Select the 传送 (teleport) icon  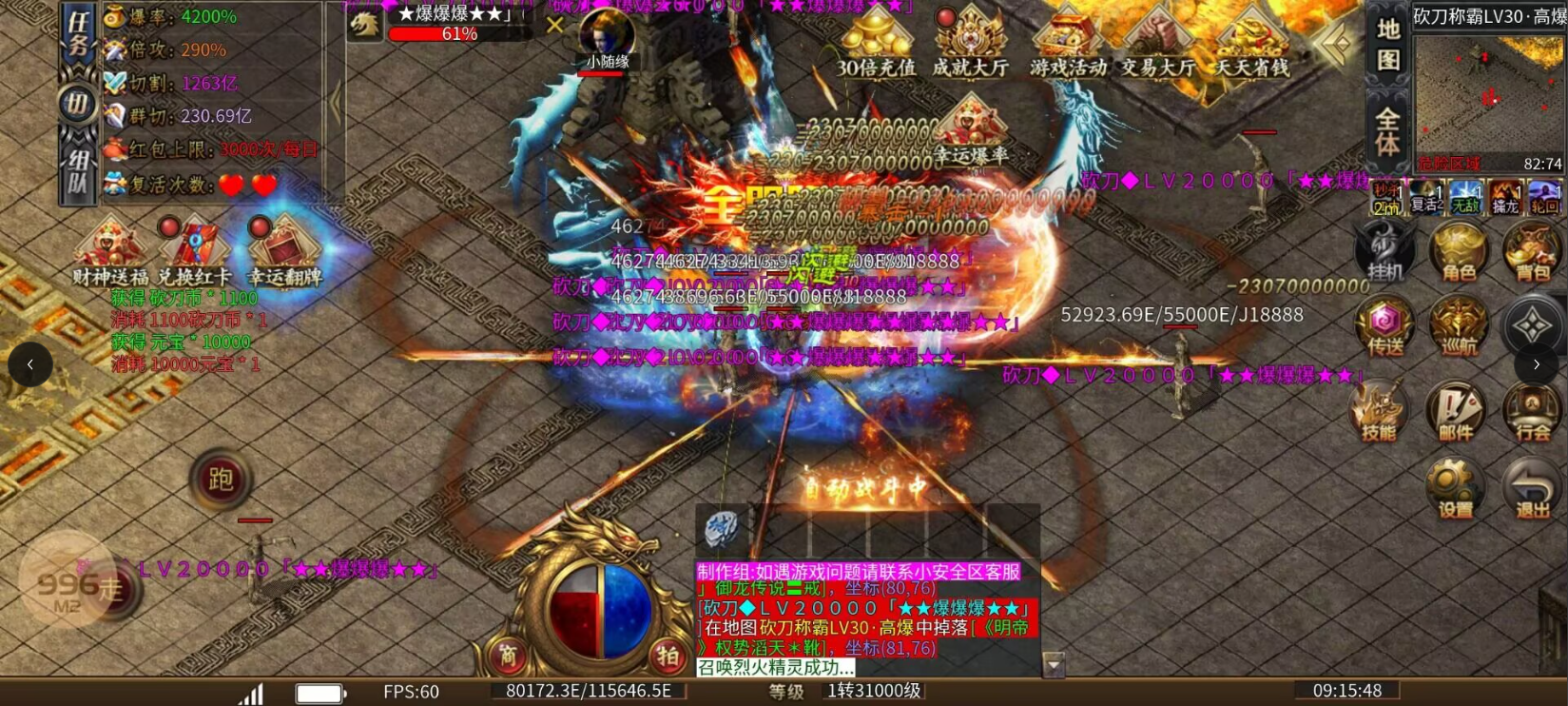(x=1385, y=325)
